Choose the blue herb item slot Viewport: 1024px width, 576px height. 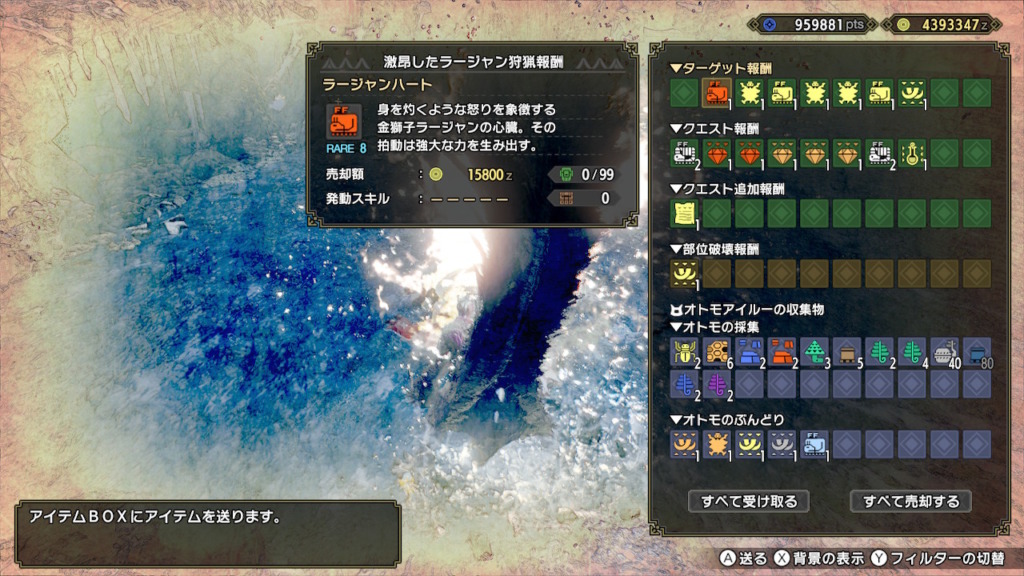coord(683,384)
